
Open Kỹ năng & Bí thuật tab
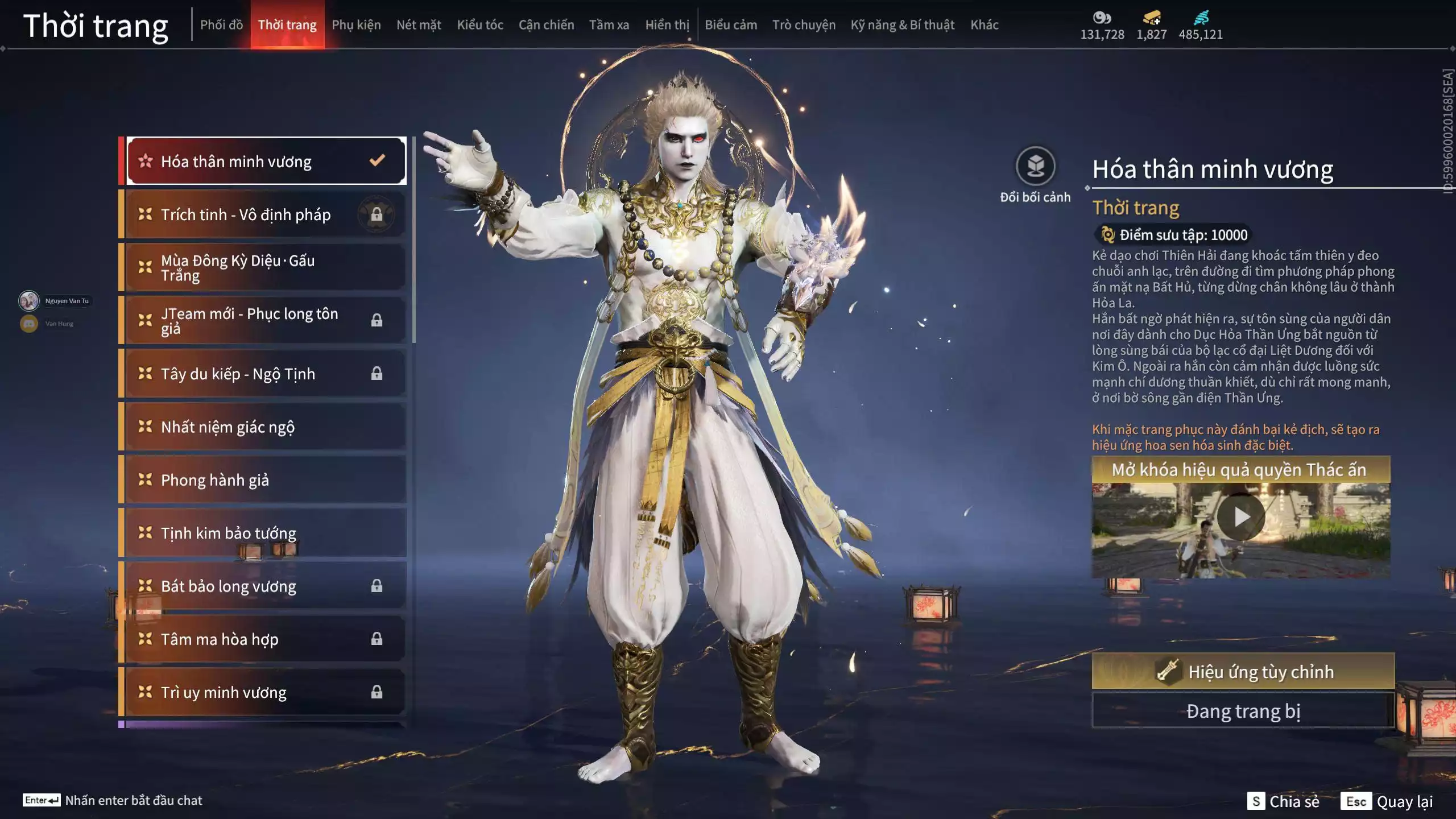tap(902, 25)
